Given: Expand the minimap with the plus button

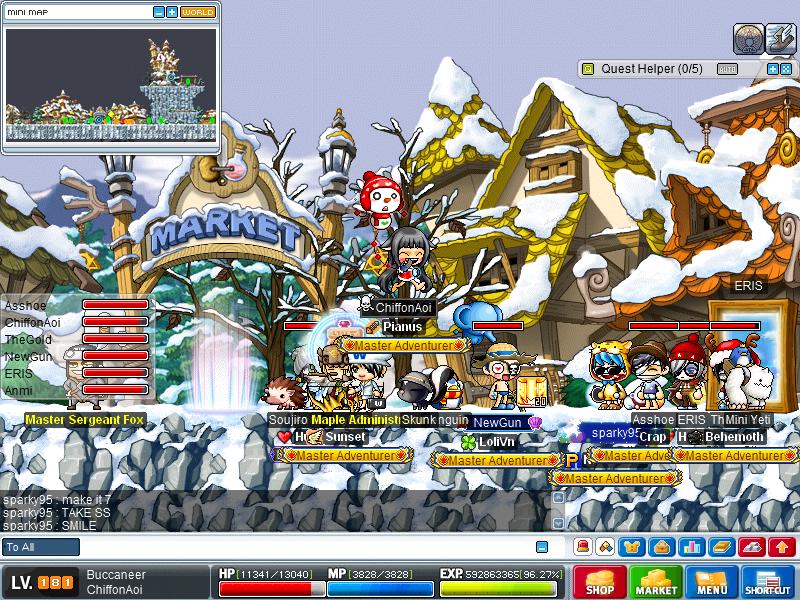Looking at the screenshot, I should tap(172, 12).
